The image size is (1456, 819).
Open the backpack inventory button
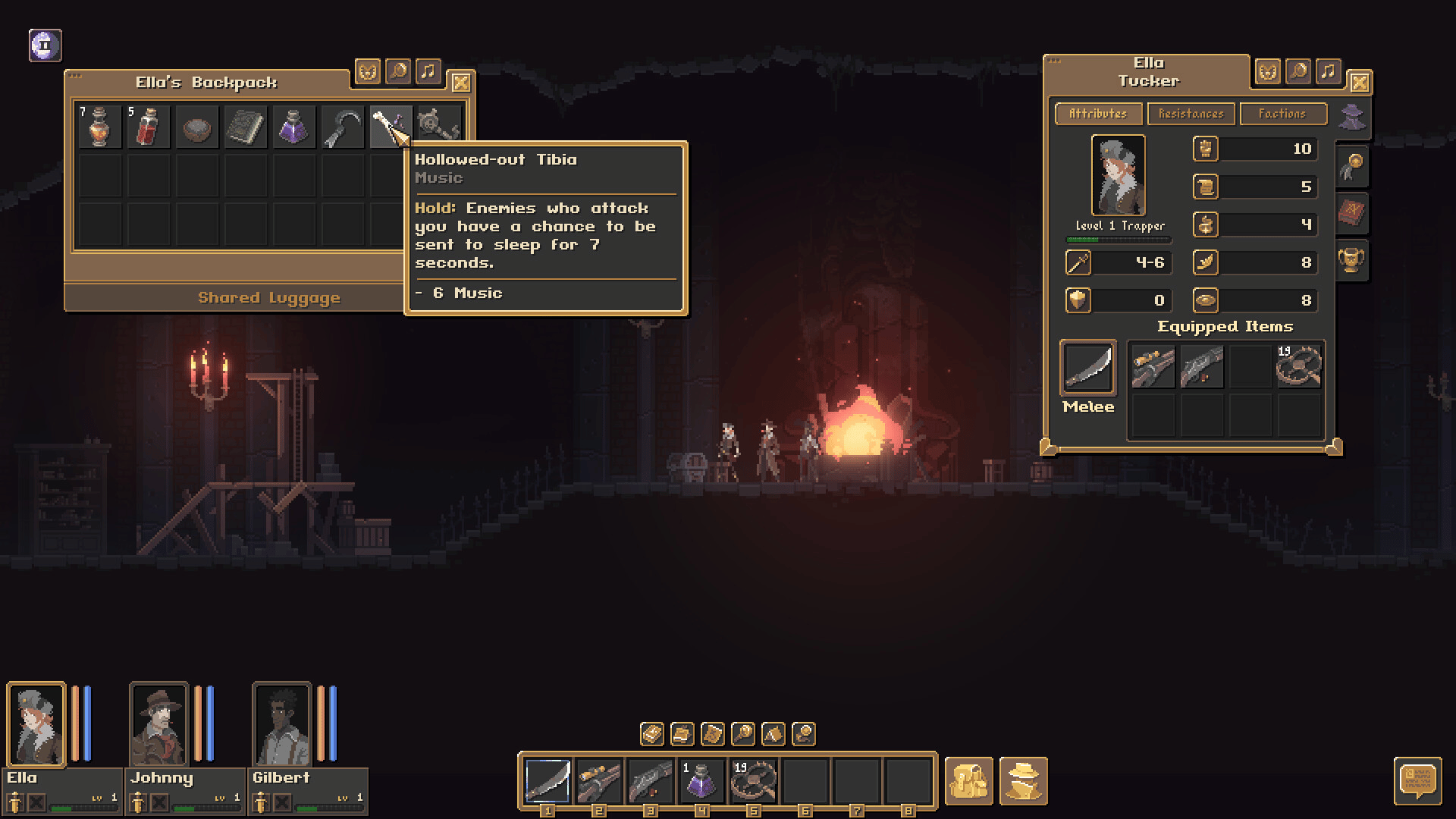(x=968, y=780)
